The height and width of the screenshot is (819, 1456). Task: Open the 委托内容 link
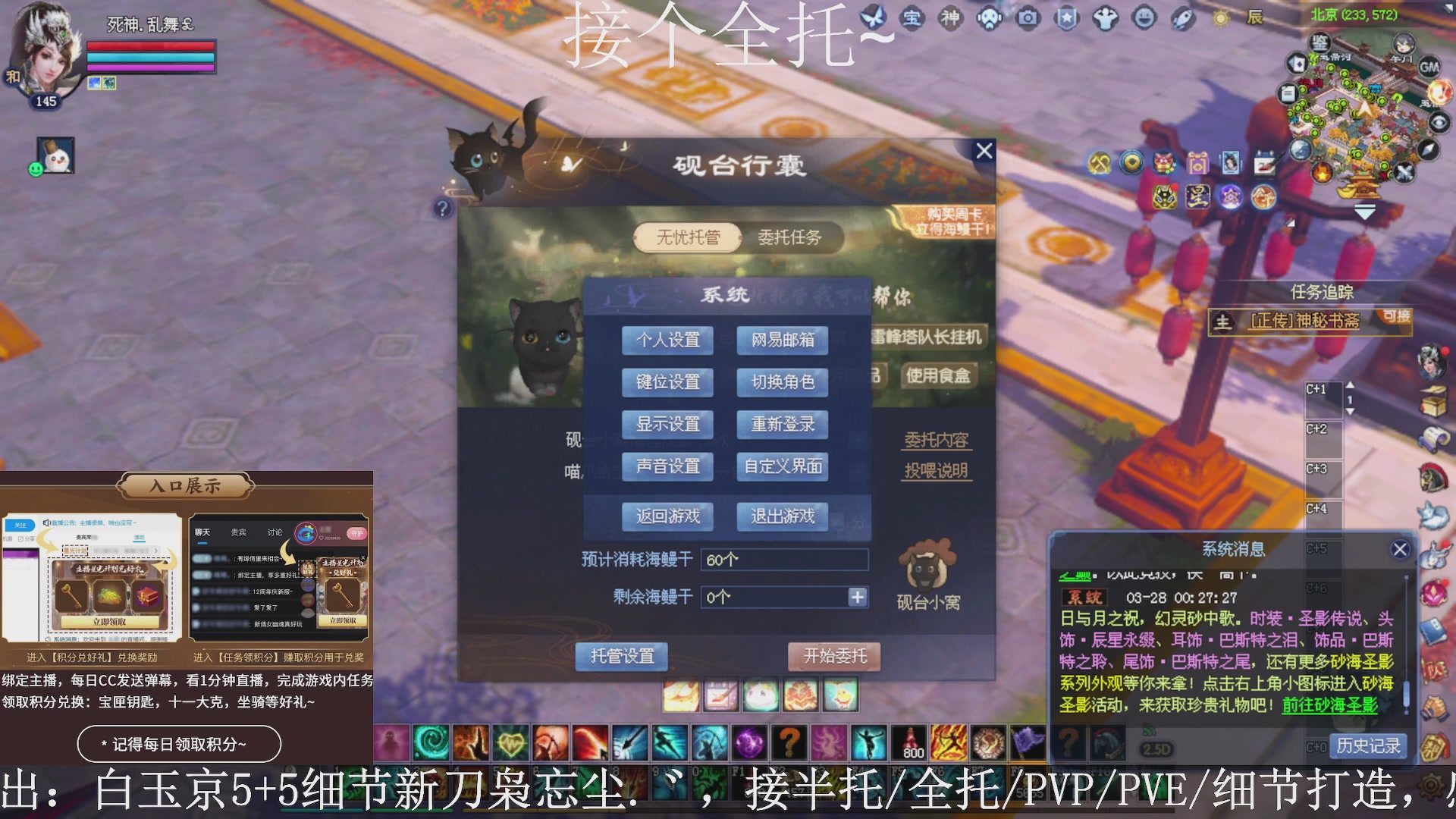[x=936, y=440]
